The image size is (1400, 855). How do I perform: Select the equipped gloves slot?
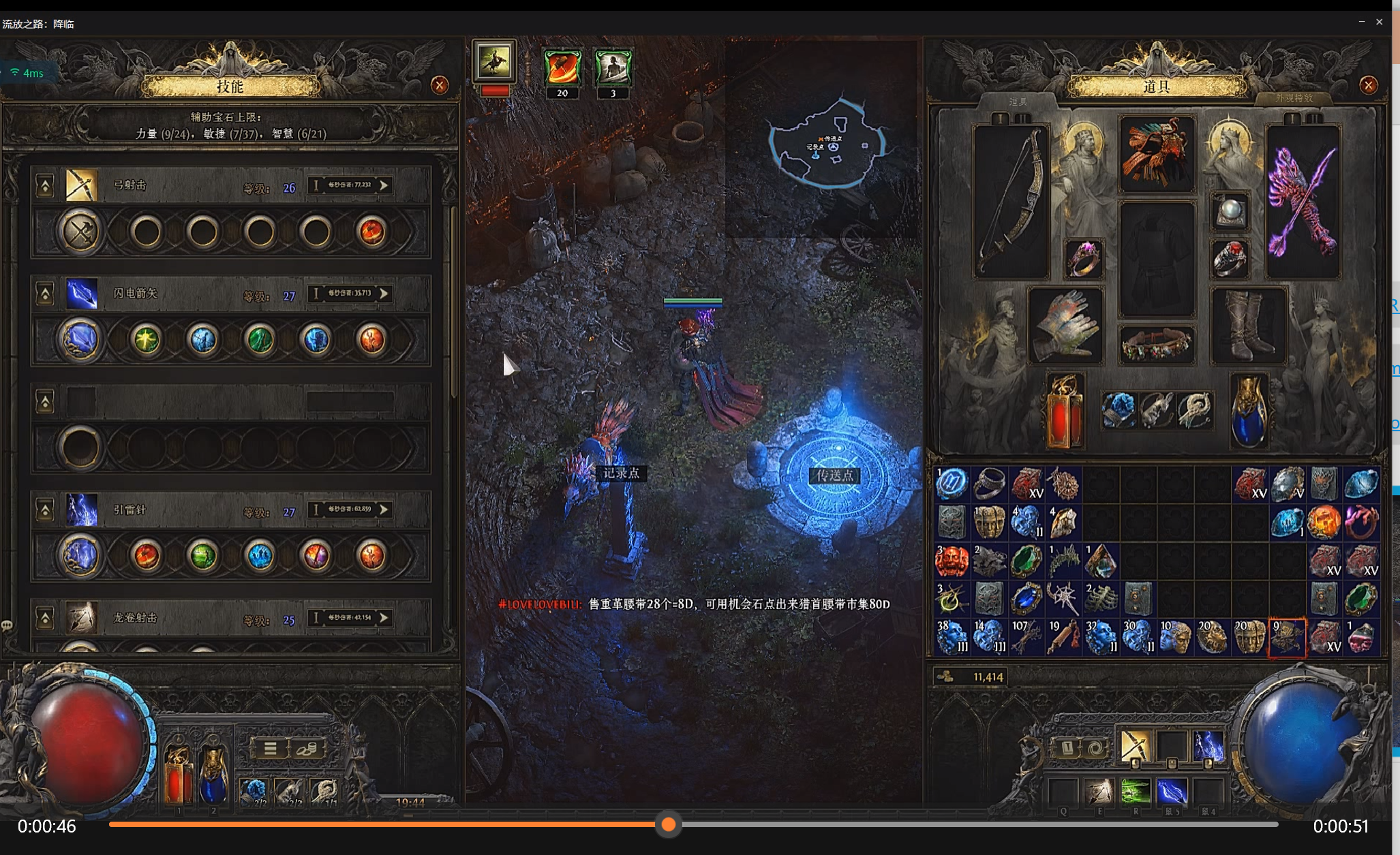click(1065, 324)
